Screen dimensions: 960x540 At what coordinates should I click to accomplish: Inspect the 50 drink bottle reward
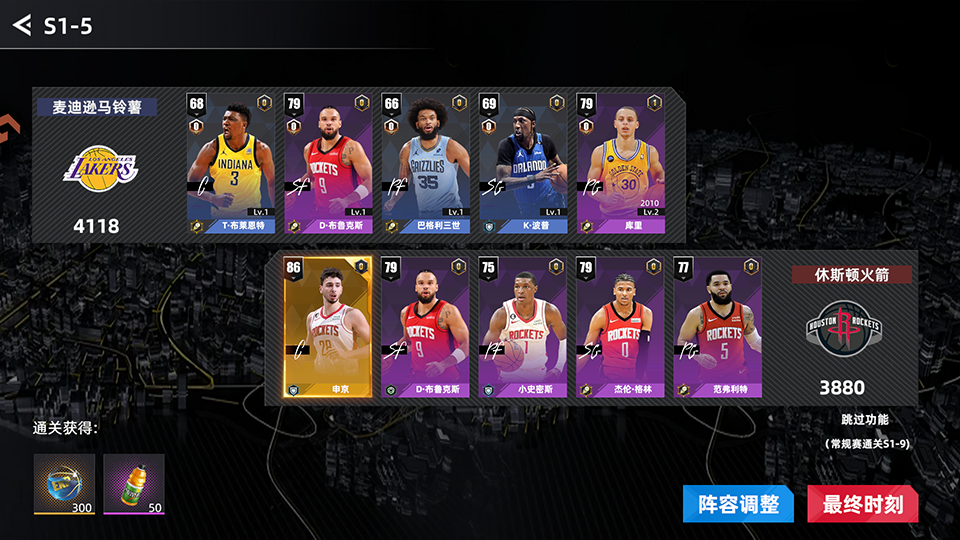click(x=134, y=484)
